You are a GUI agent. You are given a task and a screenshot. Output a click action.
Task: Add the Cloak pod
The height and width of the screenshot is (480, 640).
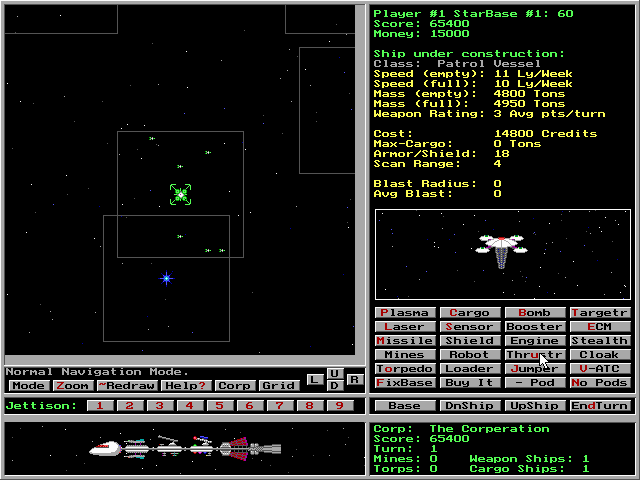[600, 355]
